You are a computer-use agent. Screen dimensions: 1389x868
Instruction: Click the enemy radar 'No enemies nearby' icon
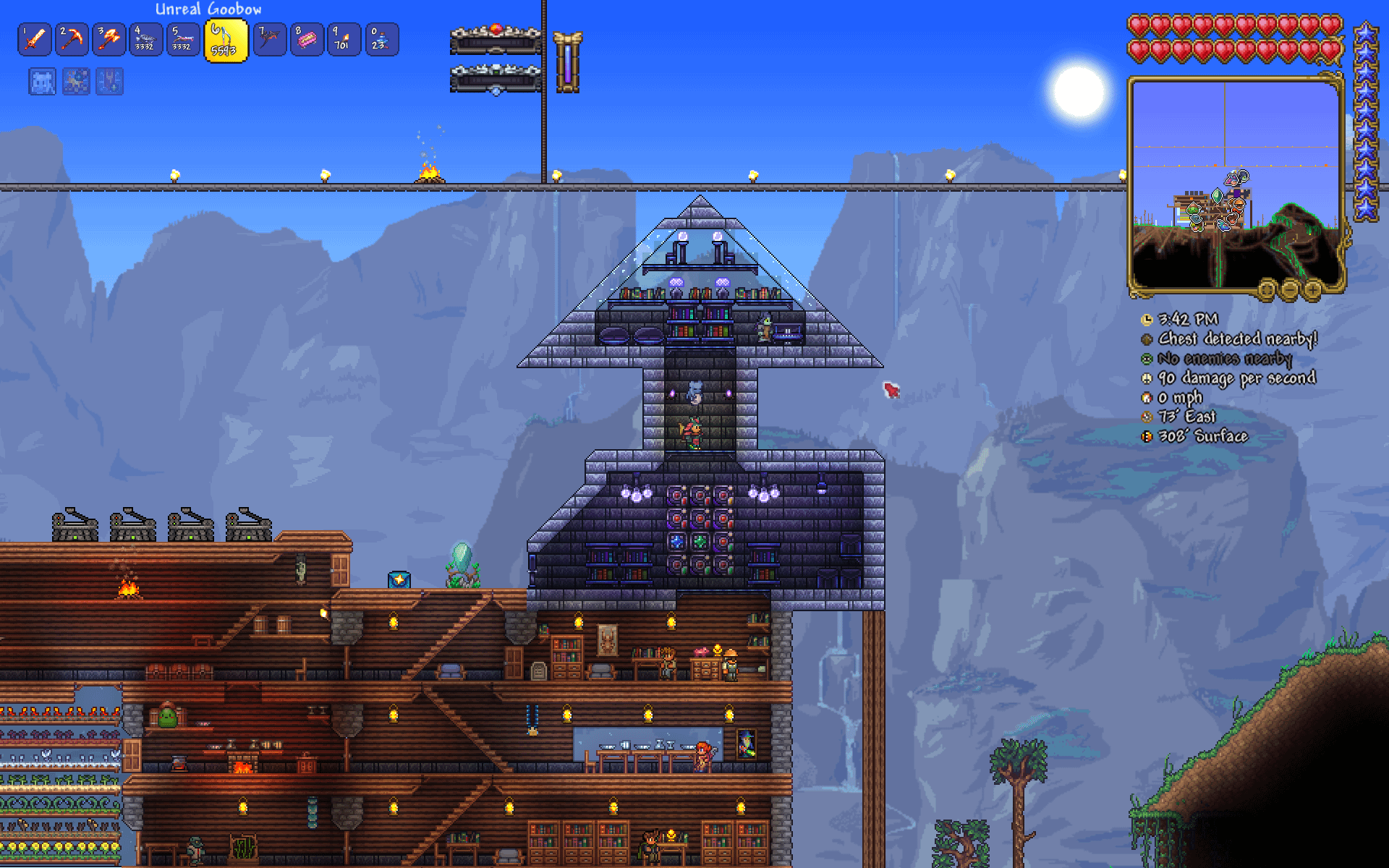(1147, 359)
